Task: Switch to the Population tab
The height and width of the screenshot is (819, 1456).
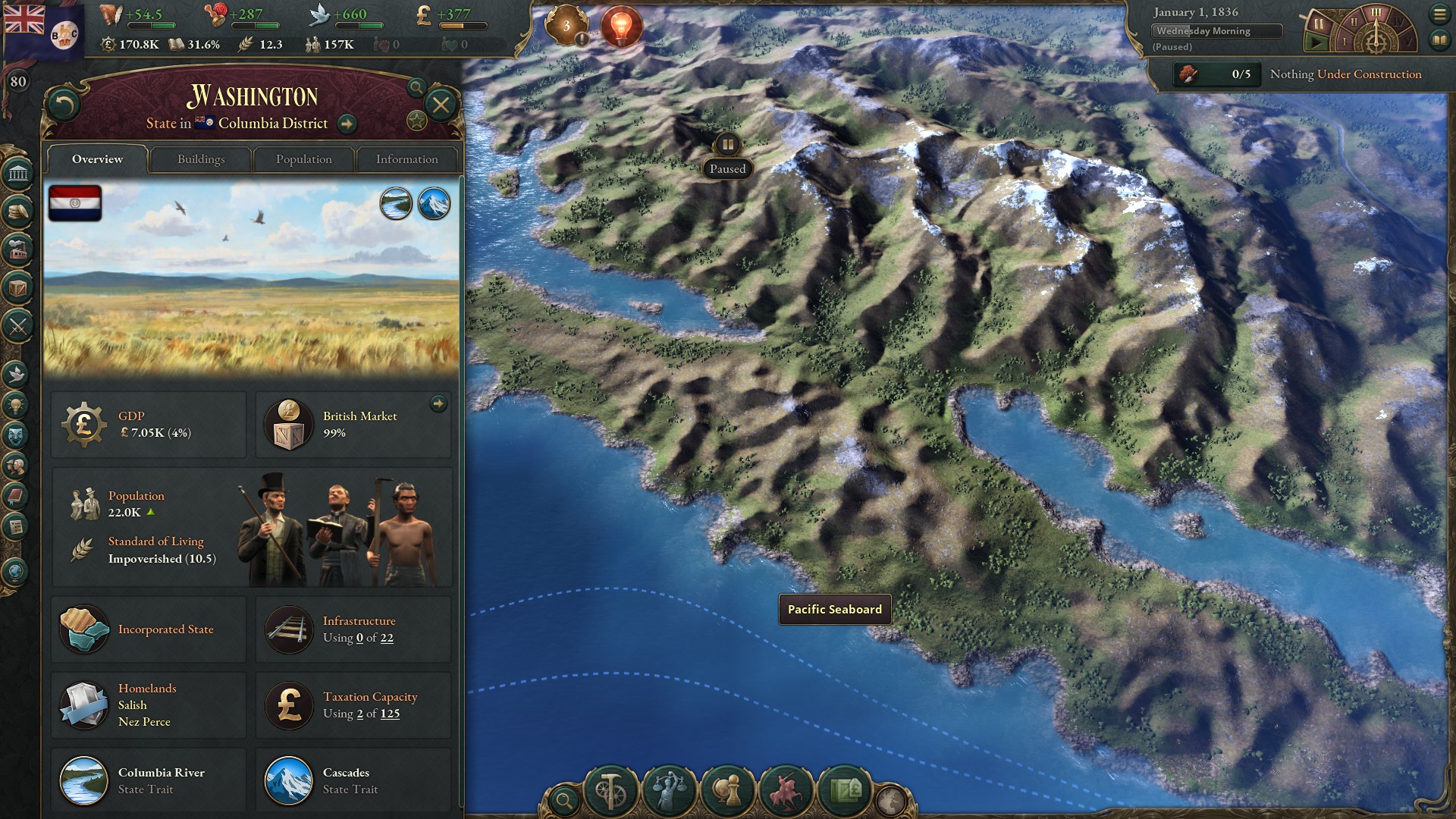Action: 303,159
